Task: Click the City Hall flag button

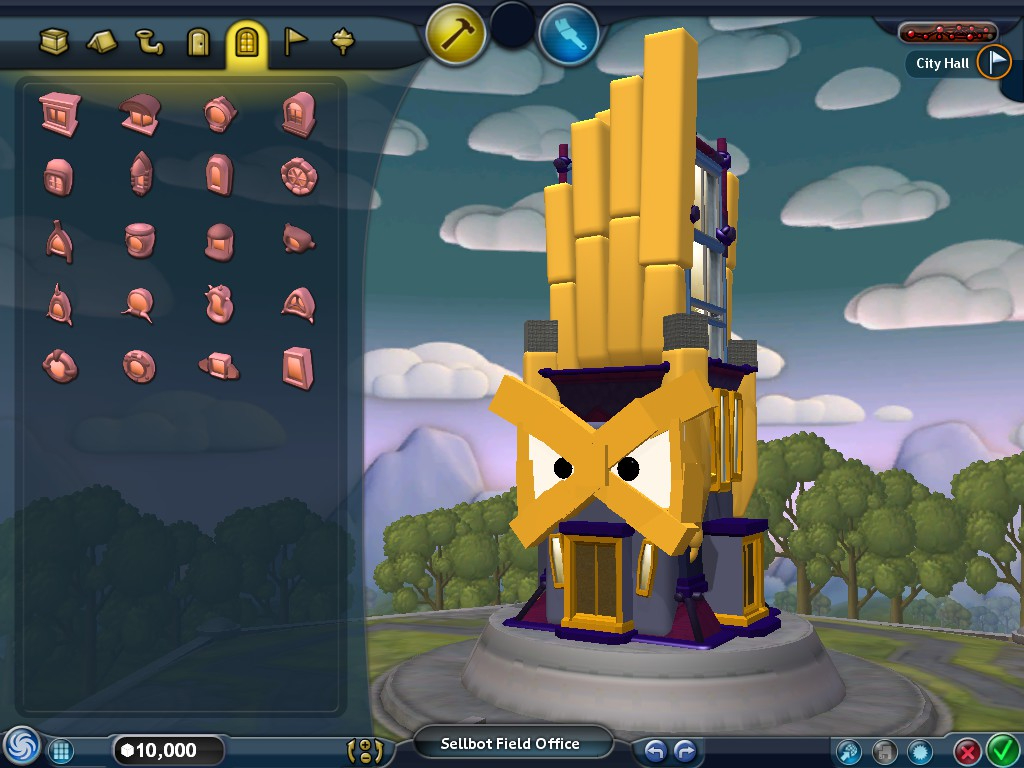Action: pos(994,62)
